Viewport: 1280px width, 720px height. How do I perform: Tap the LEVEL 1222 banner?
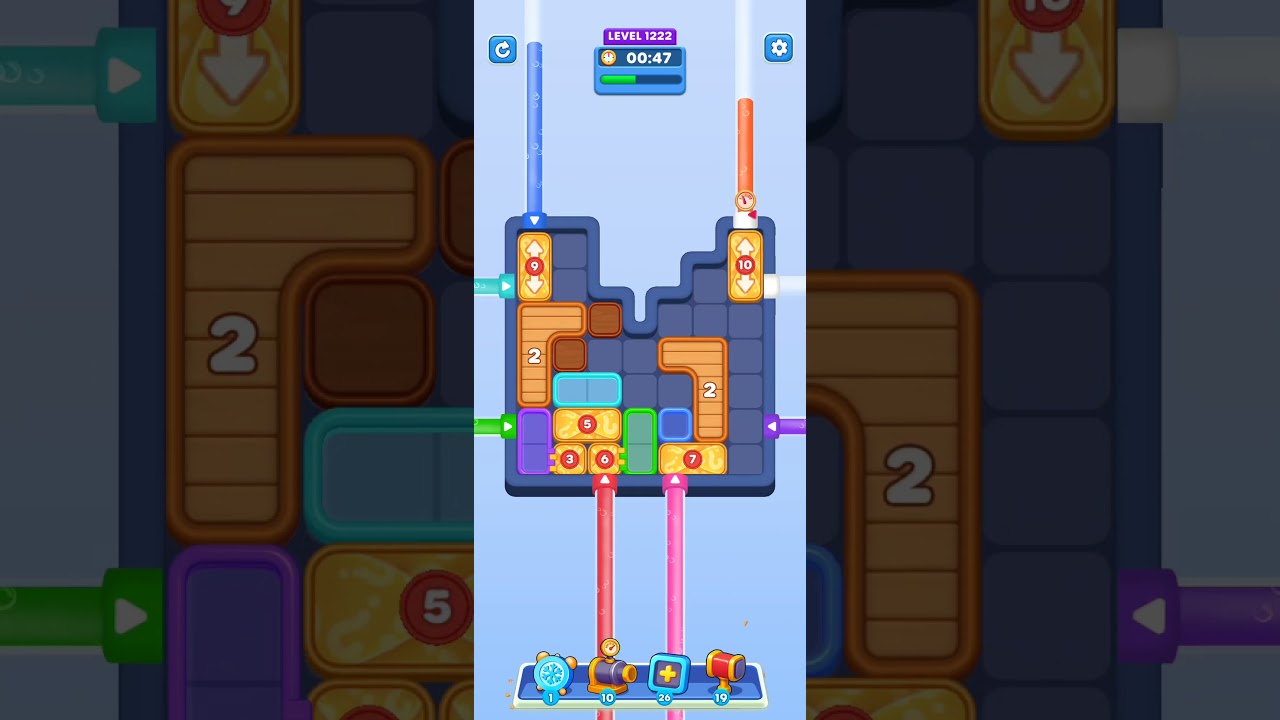pos(640,36)
